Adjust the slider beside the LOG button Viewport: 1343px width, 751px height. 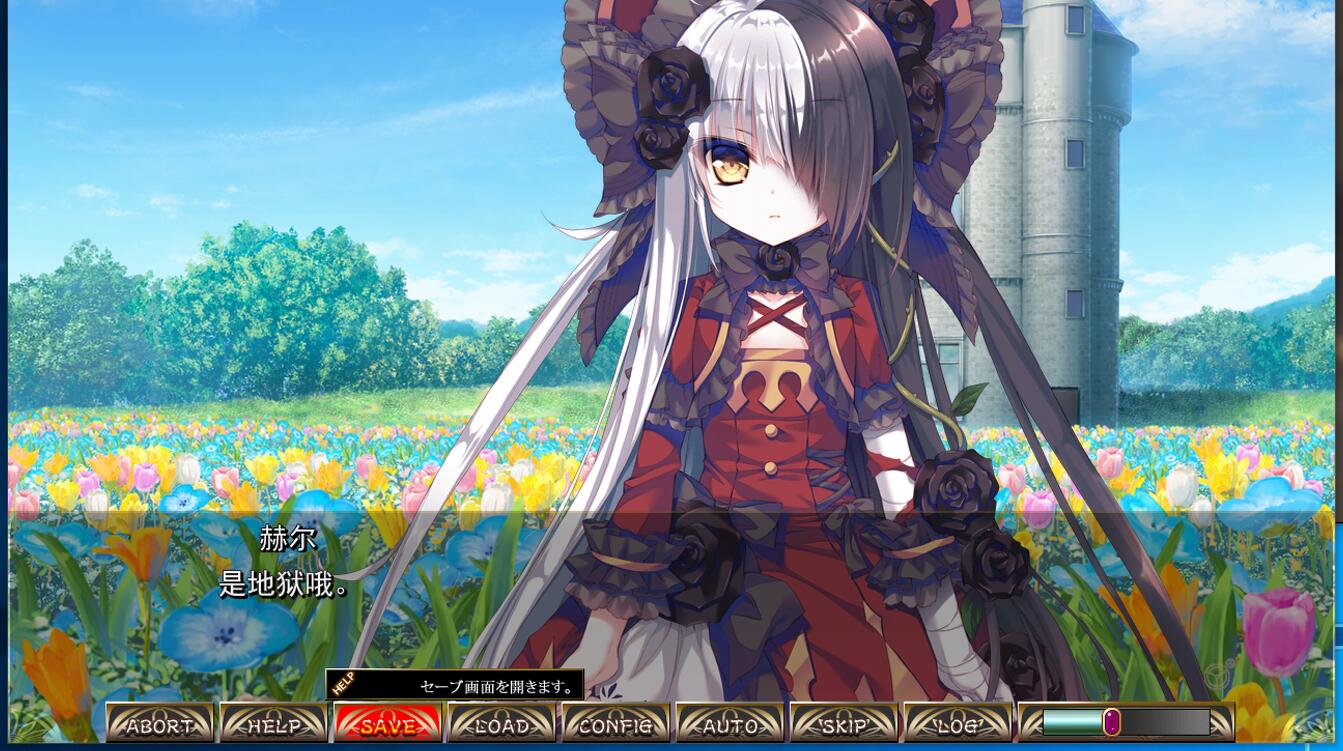(x=1112, y=722)
